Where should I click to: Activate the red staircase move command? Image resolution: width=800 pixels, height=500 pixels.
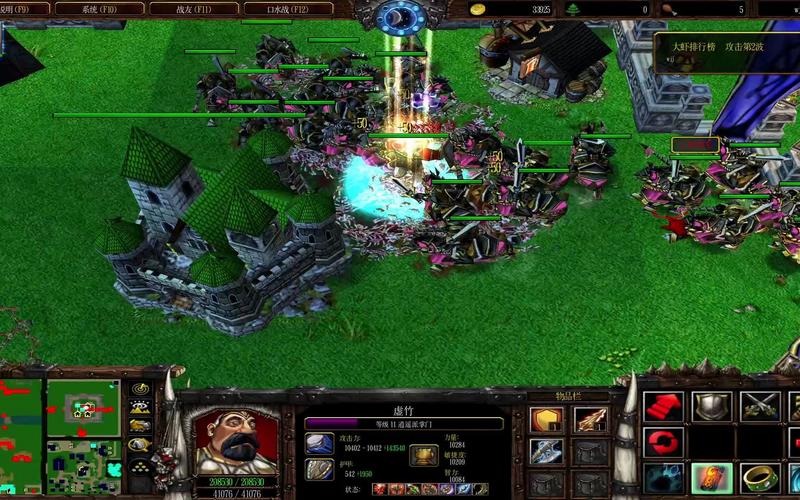click(662, 406)
